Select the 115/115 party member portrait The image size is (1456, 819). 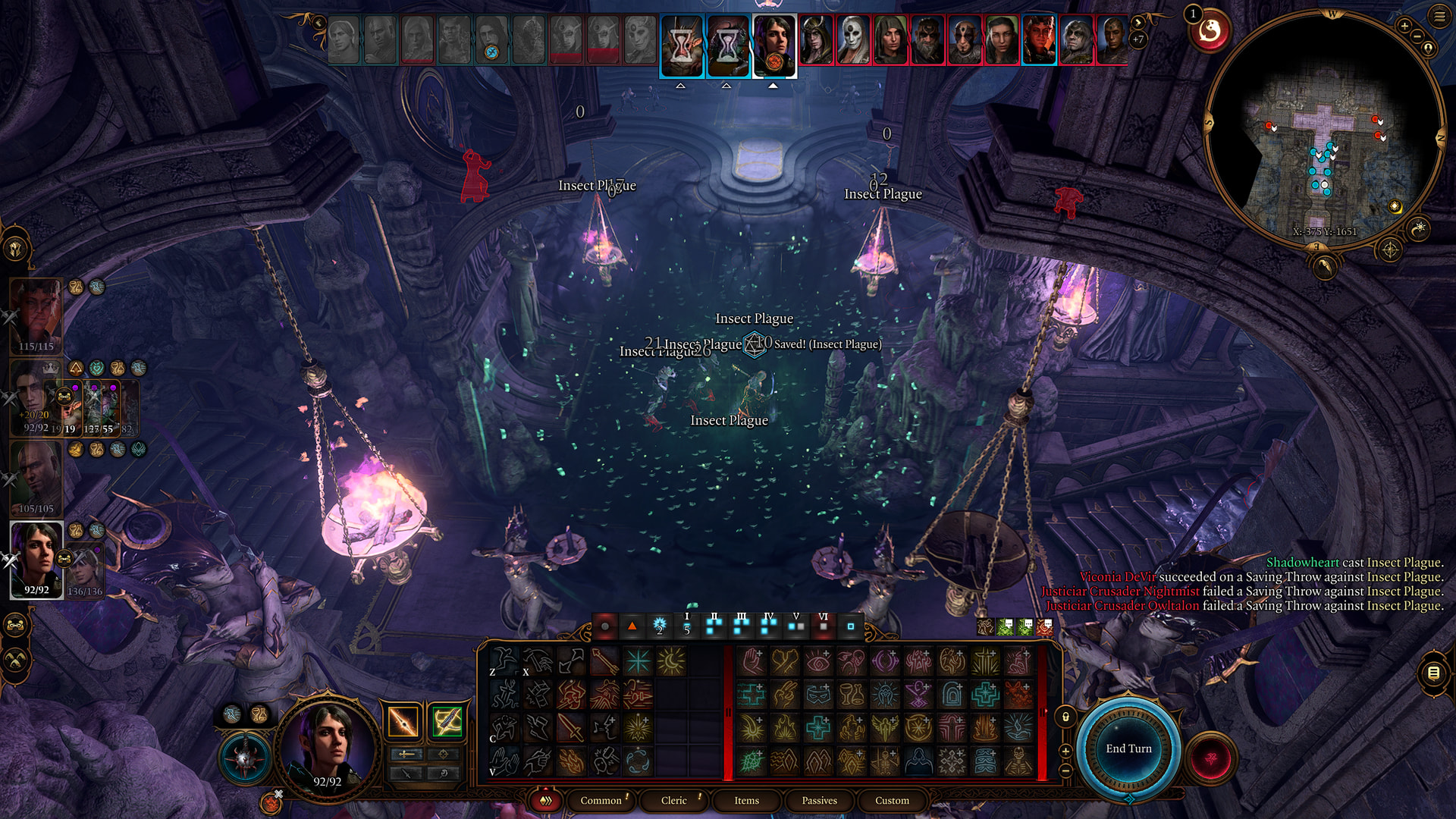click(x=36, y=312)
